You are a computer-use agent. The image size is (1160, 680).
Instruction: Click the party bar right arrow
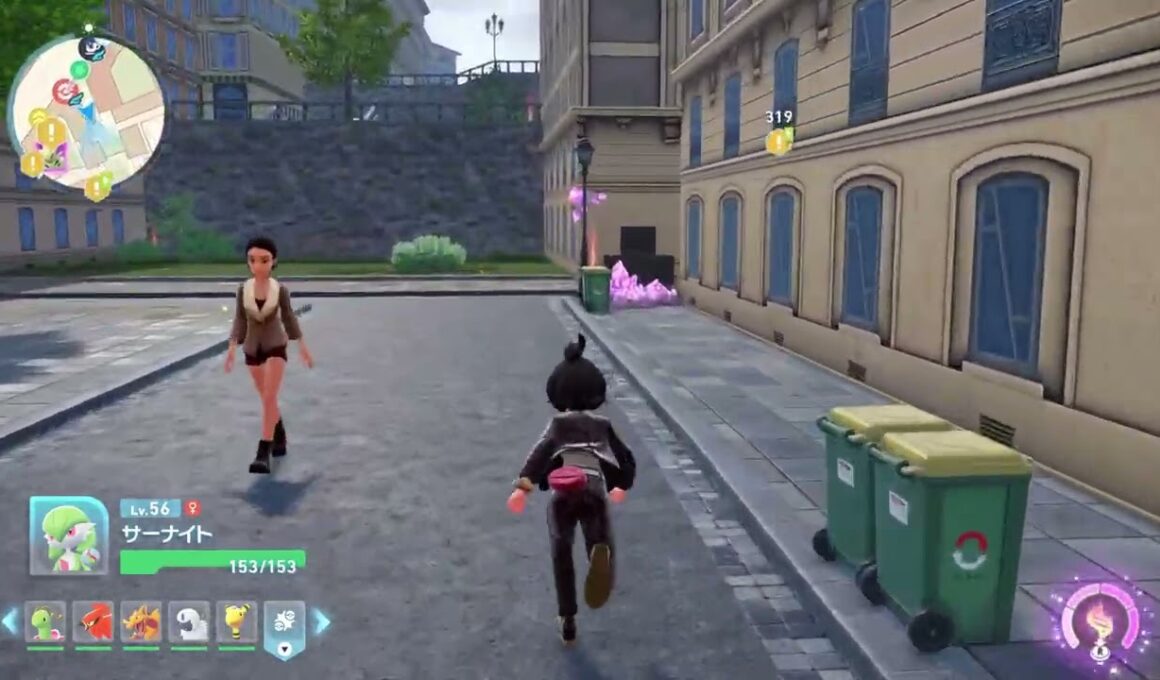point(322,622)
